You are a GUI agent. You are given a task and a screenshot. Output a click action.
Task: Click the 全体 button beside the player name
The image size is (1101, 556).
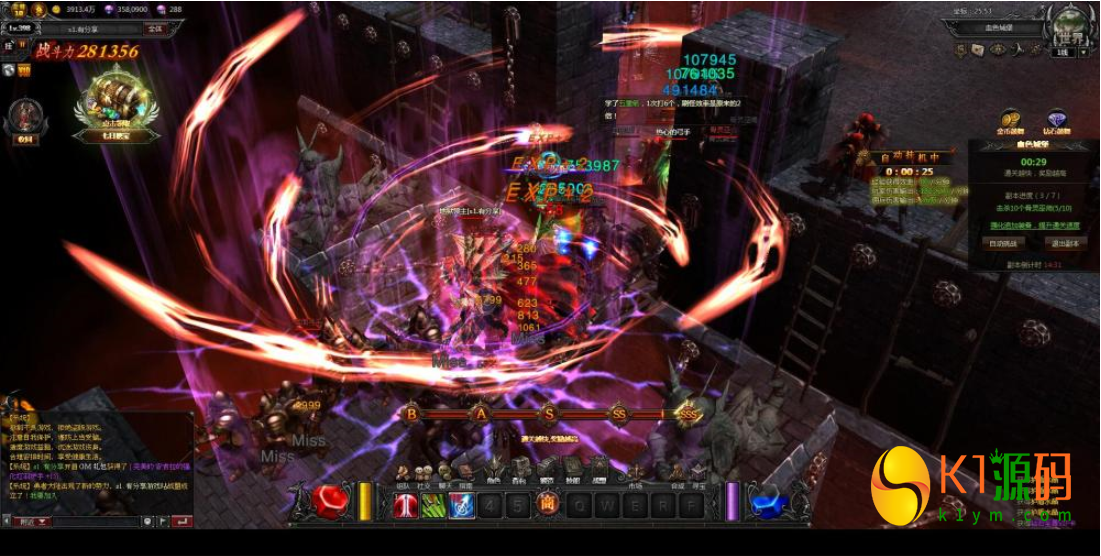pos(155,29)
